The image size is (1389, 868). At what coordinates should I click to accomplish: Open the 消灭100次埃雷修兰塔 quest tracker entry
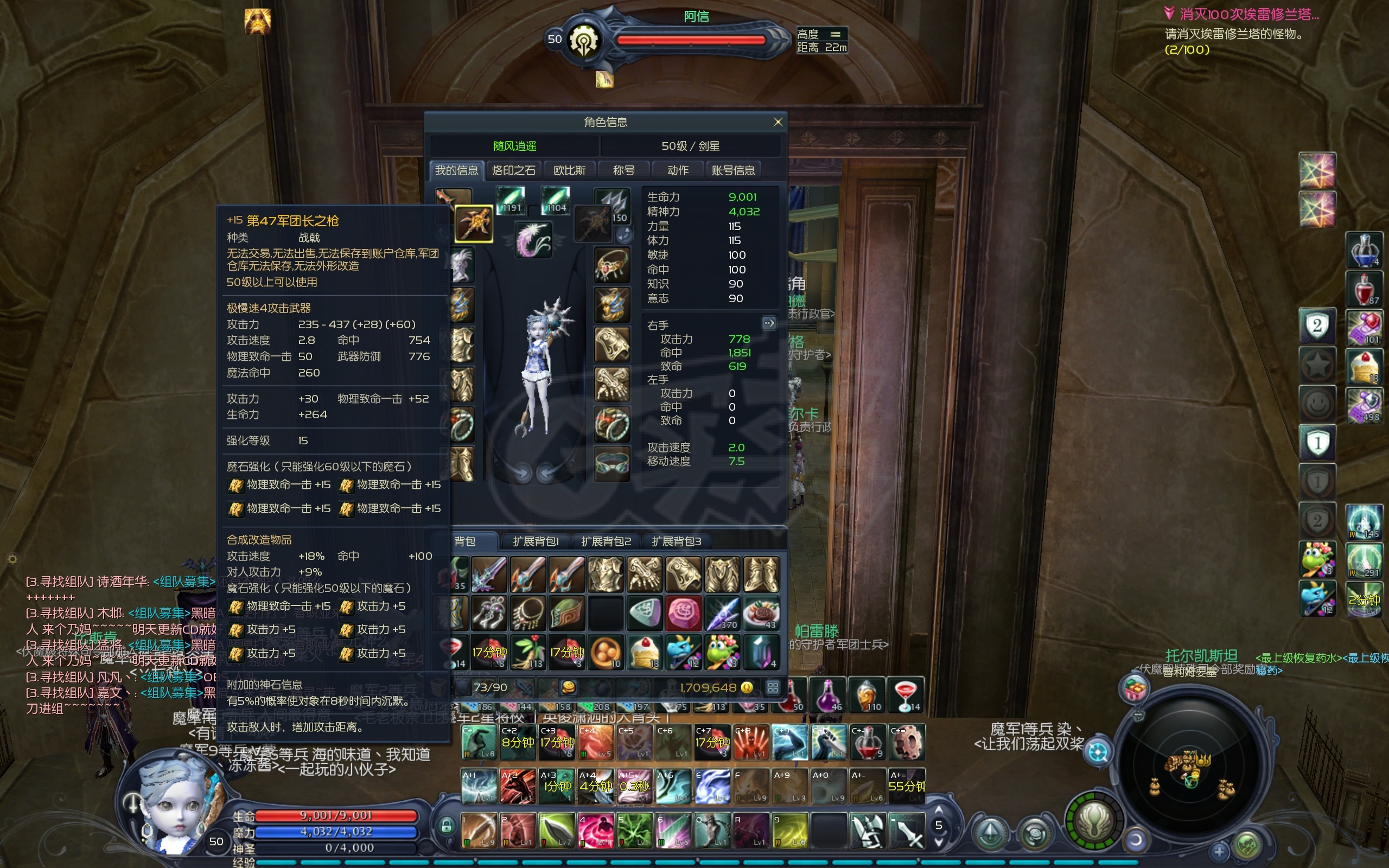coord(1248,14)
